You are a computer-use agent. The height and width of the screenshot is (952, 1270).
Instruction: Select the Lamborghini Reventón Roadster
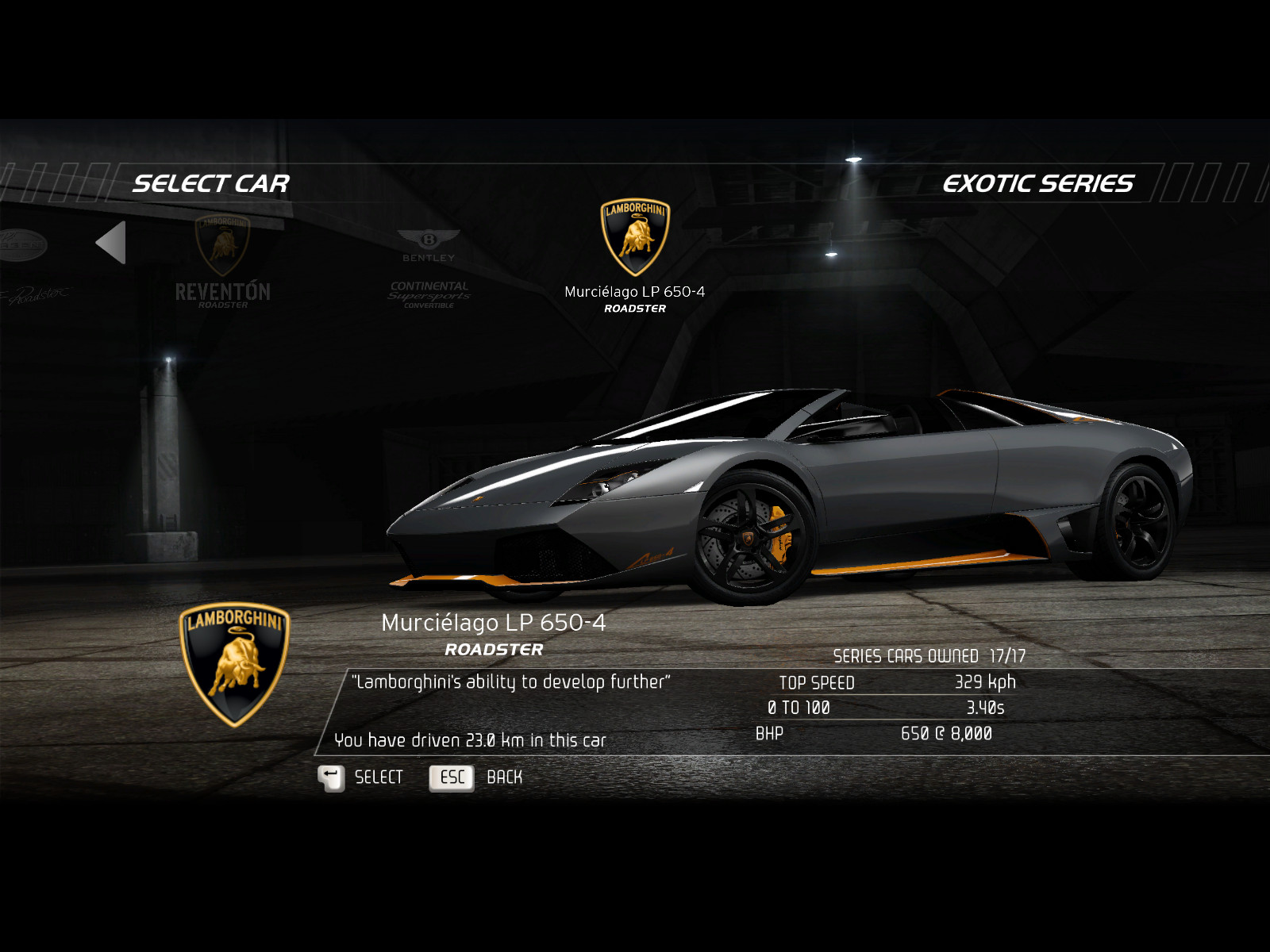coord(222,260)
